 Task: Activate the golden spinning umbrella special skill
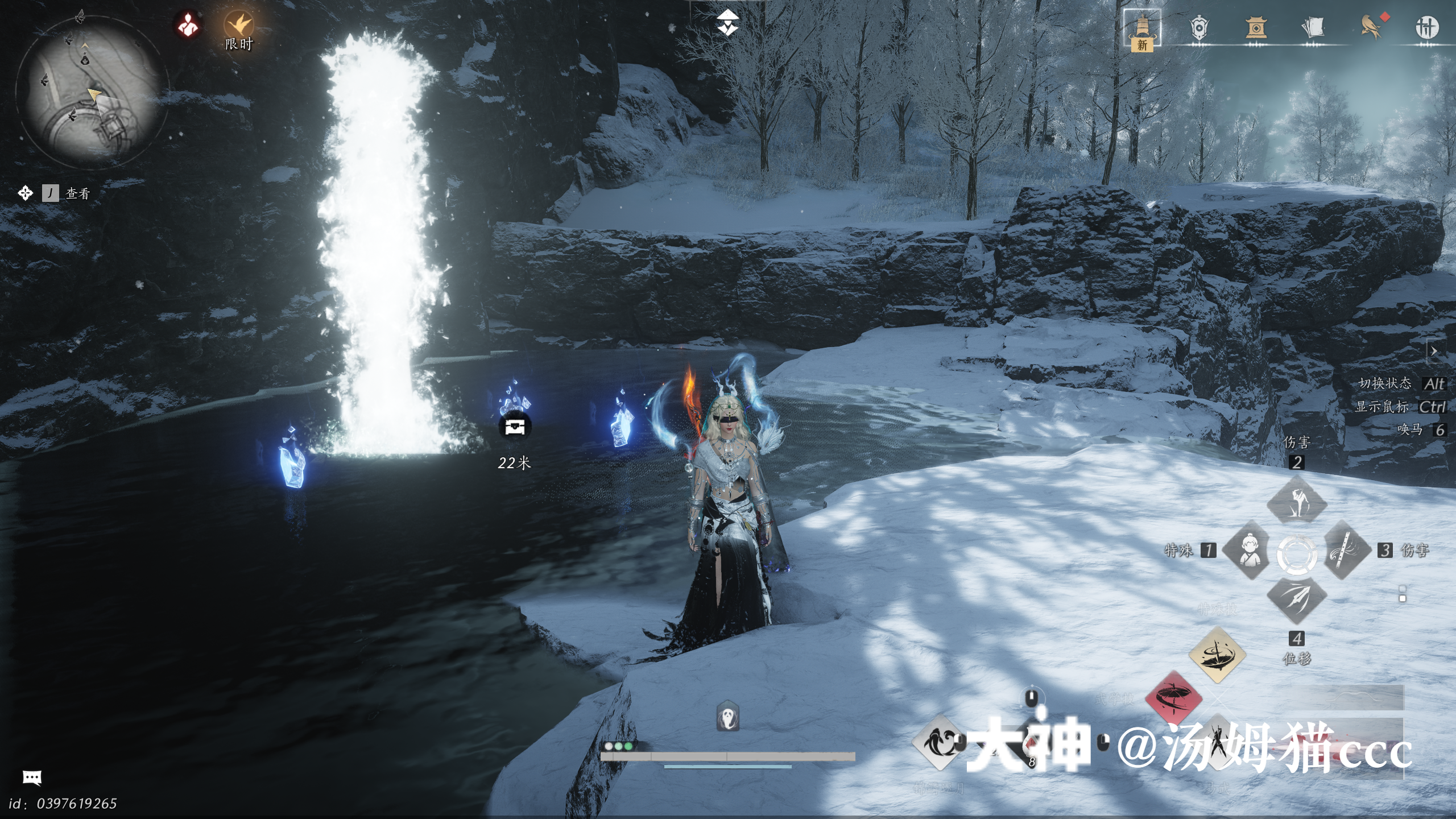[x=1217, y=655]
